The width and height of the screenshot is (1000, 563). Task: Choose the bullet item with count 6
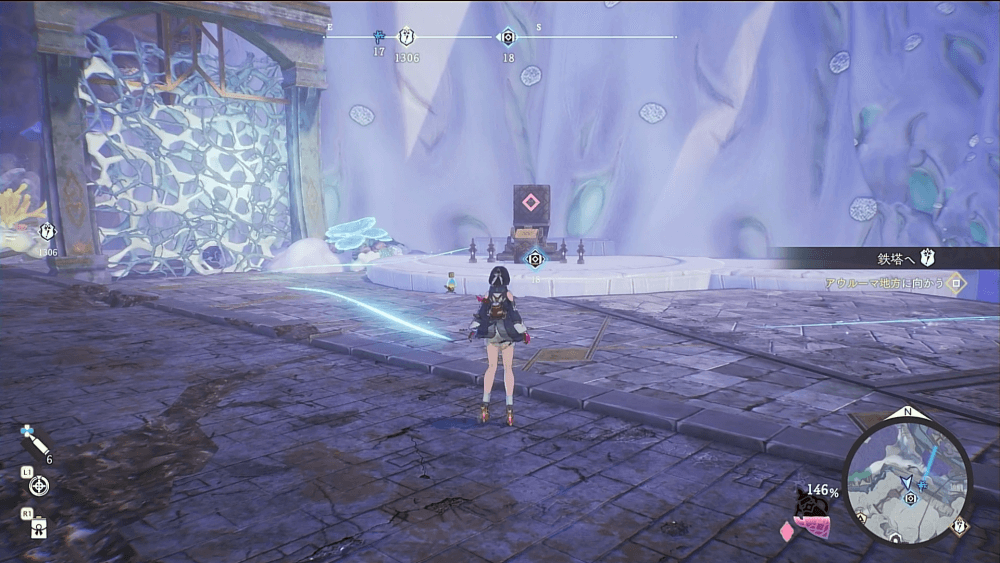click(x=33, y=443)
